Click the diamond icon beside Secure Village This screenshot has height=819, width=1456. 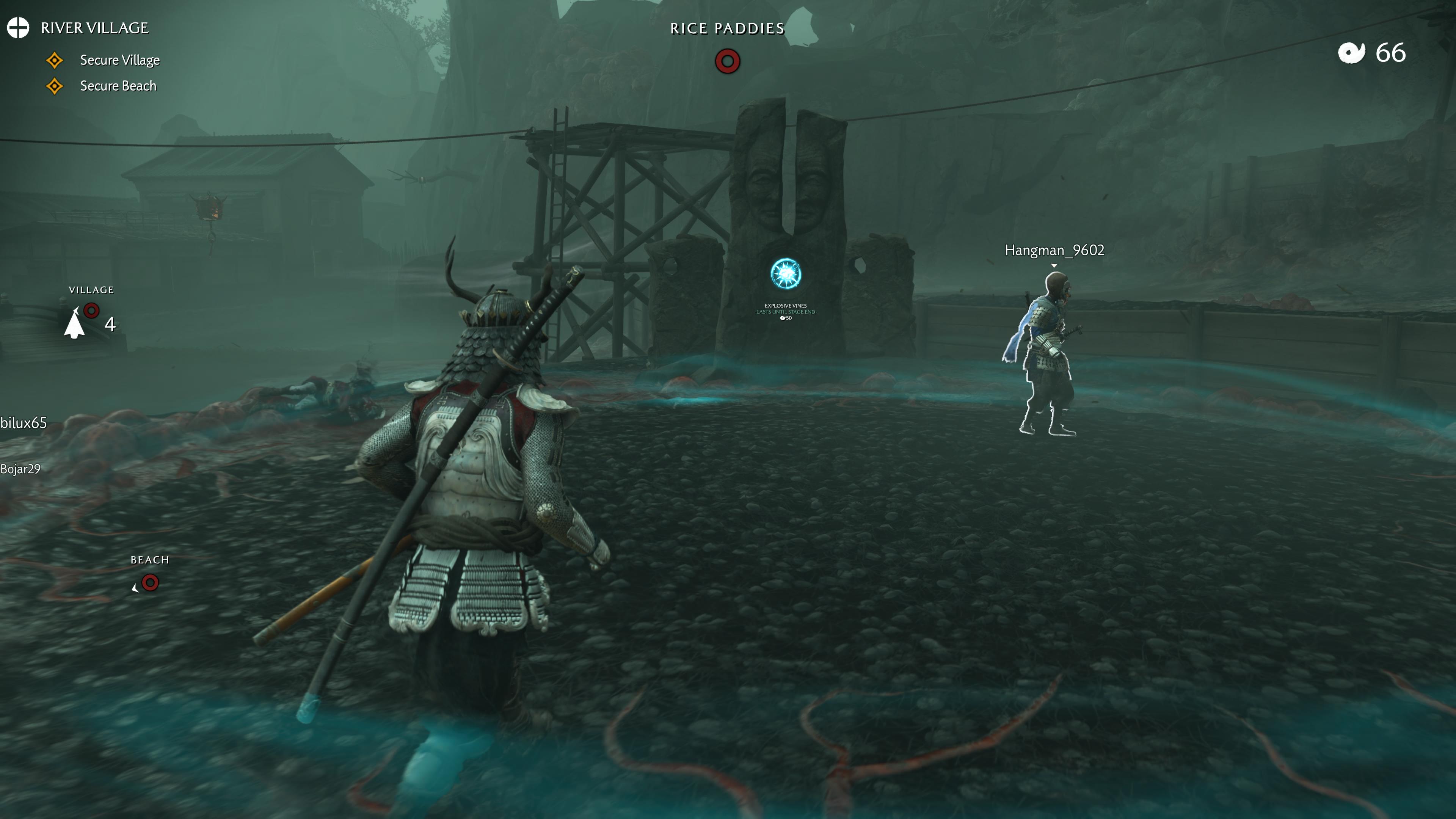pyautogui.click(x=55, y=60)
